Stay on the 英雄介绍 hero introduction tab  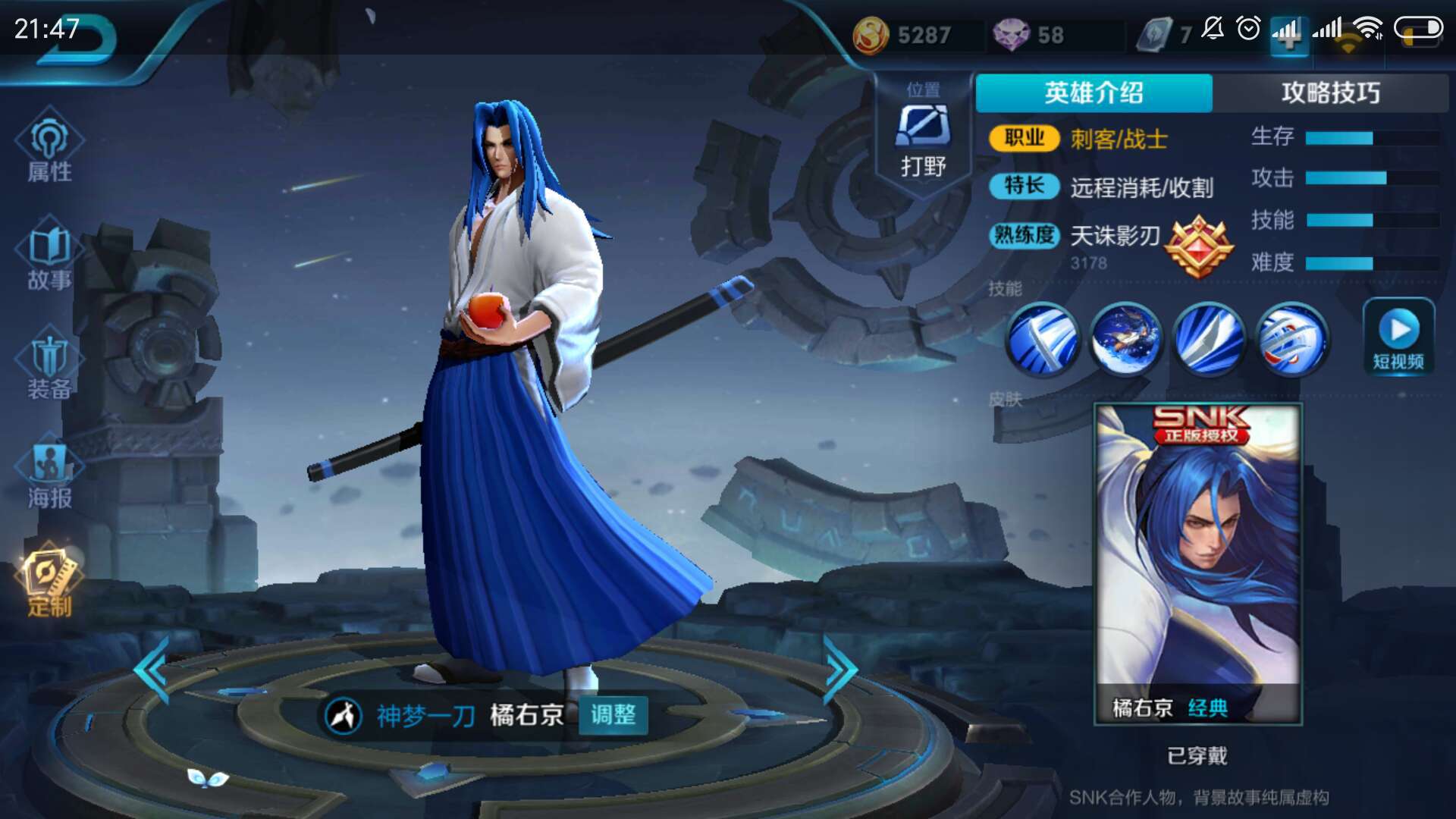click(1095, 92)
